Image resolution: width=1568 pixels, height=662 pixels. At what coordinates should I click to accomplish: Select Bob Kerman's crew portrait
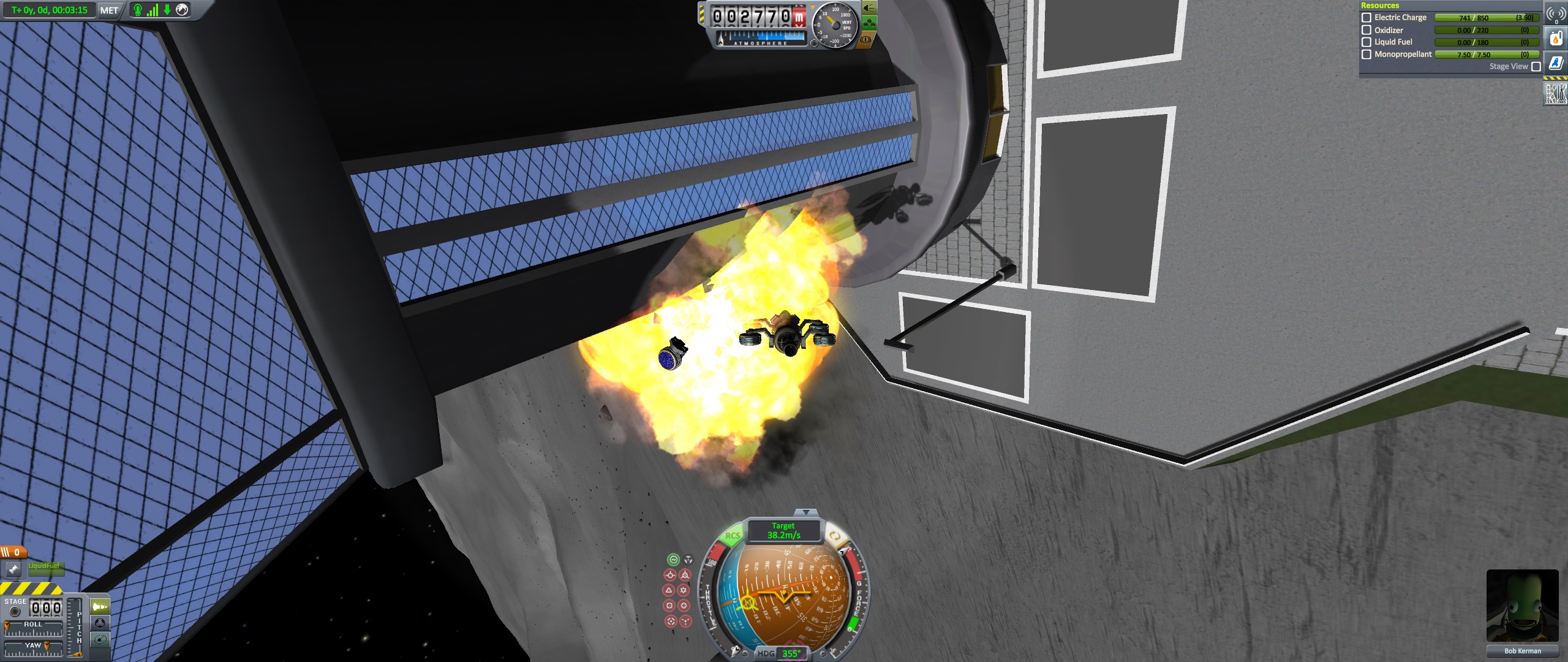point(1522,606)
